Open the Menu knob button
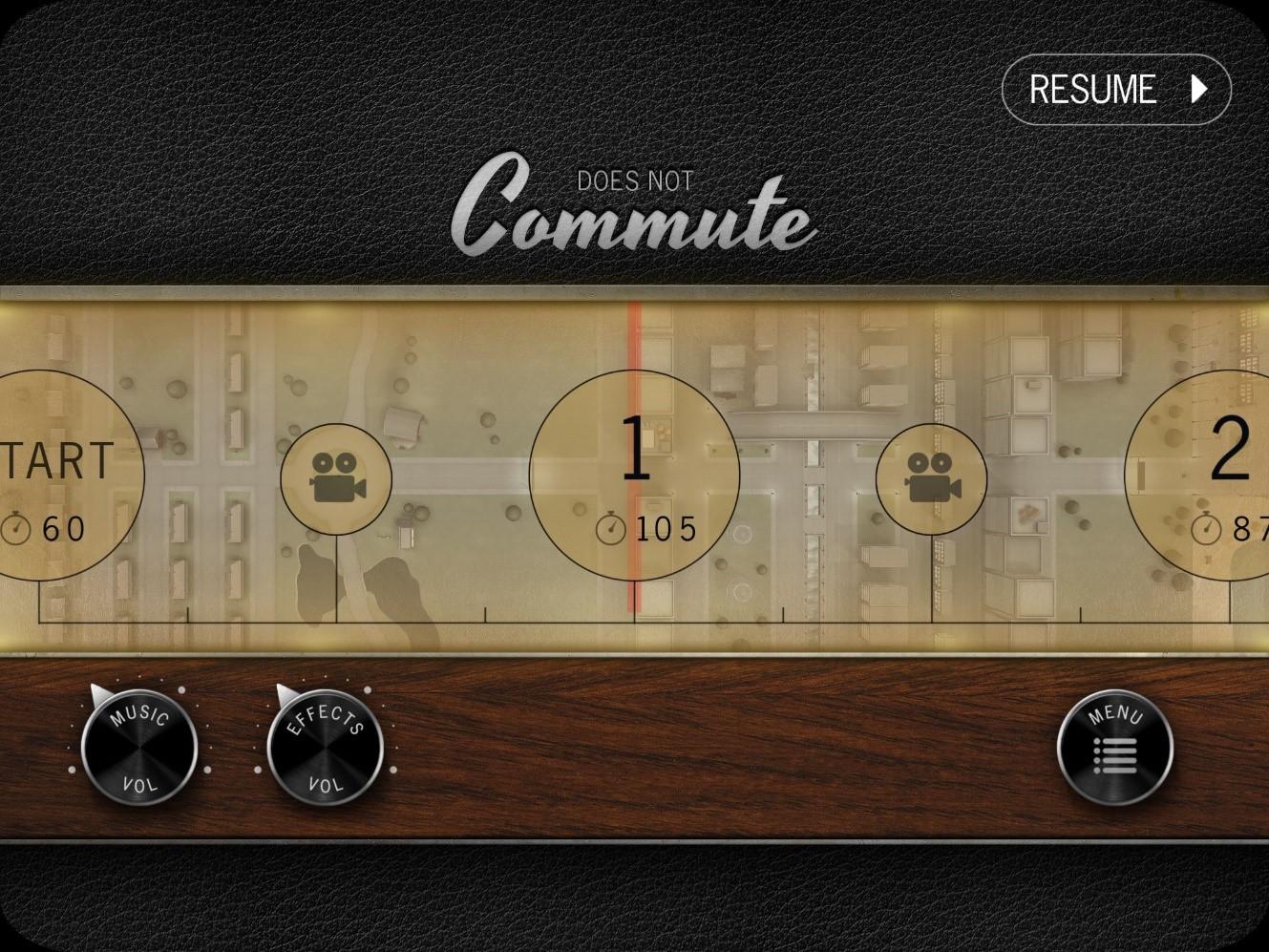Screen dimensions: 1269x952 [x=1114, y=747]
